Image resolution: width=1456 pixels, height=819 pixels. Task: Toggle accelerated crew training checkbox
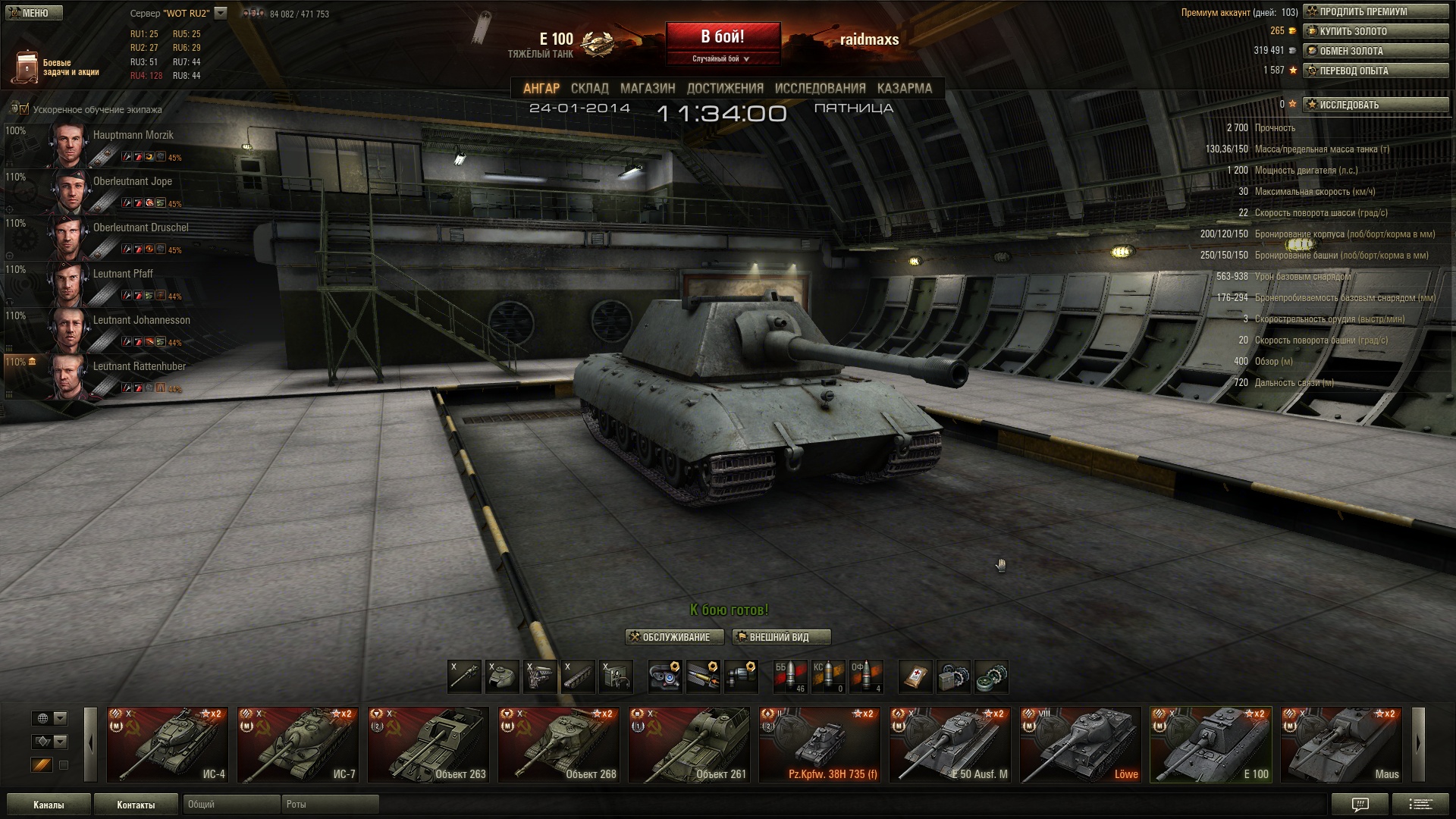24,109
